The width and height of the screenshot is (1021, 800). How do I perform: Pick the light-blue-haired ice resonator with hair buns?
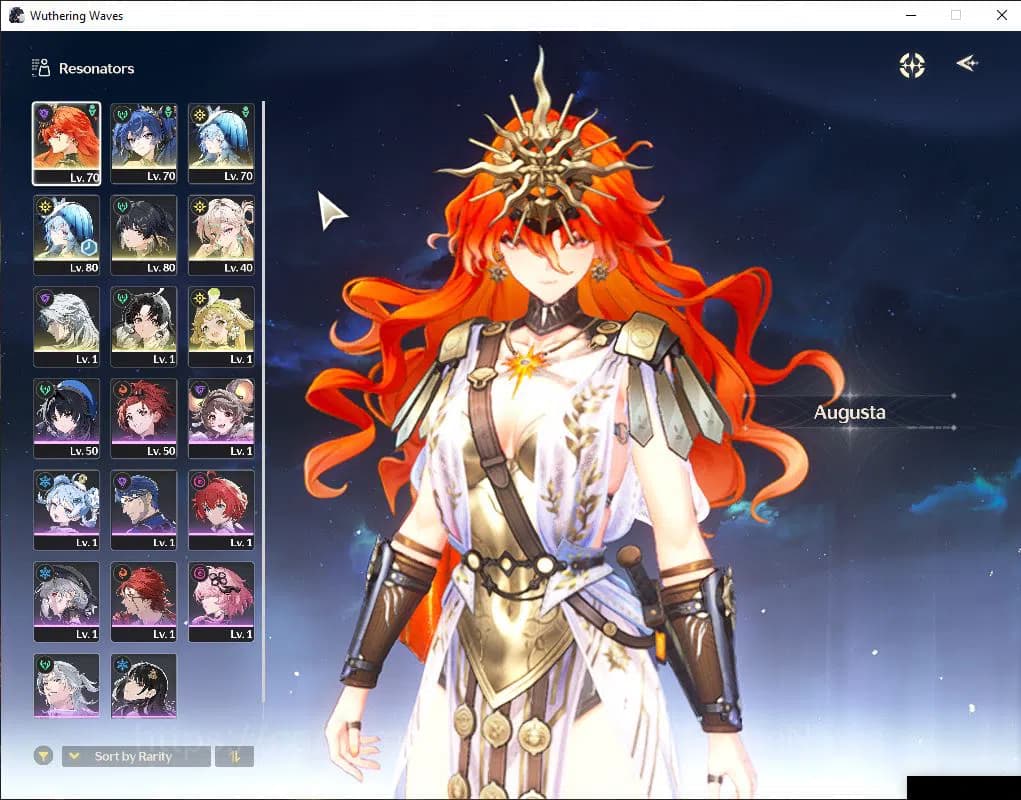point(66,509)
